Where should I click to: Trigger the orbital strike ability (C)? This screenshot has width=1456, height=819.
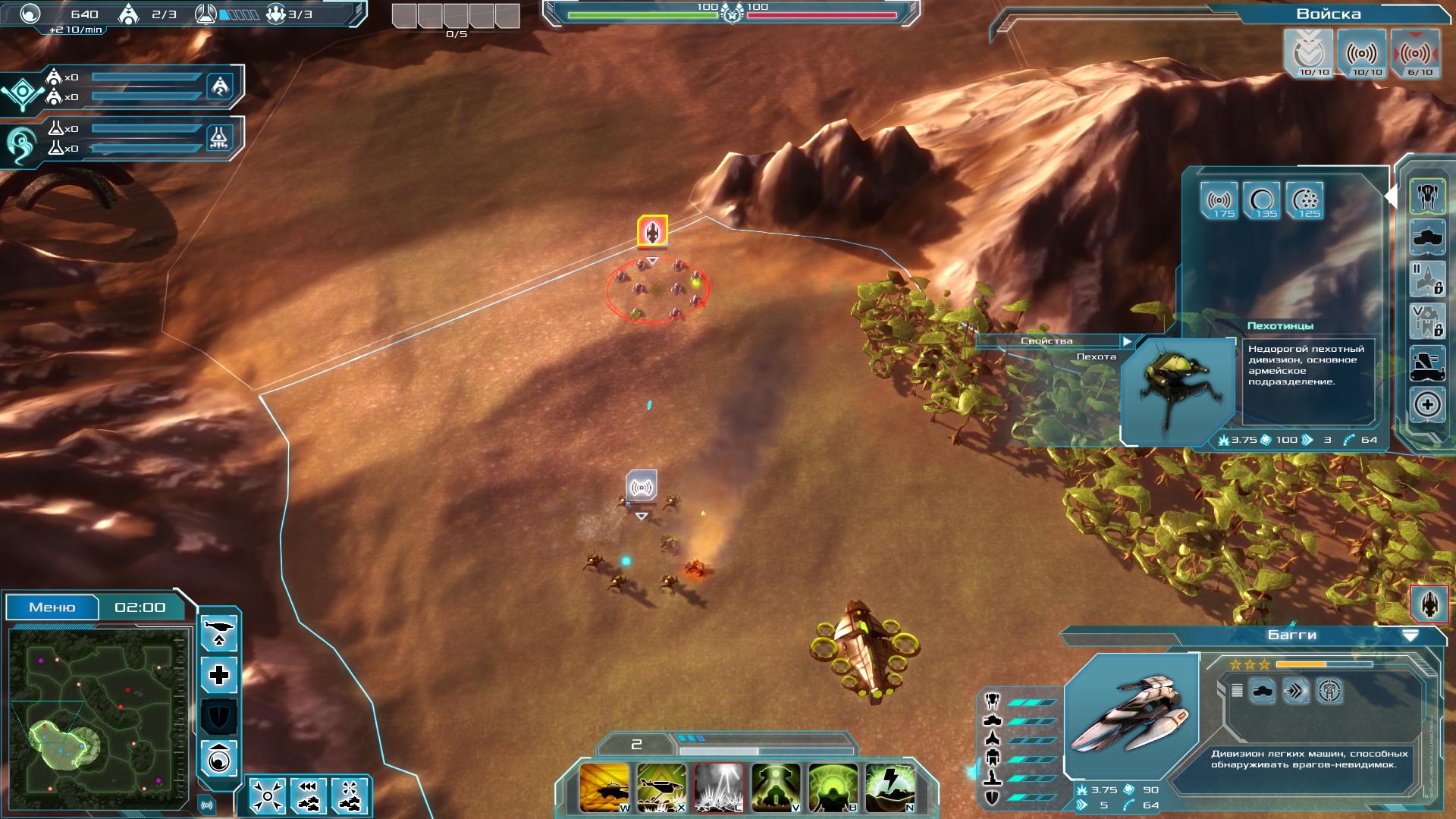719,788
